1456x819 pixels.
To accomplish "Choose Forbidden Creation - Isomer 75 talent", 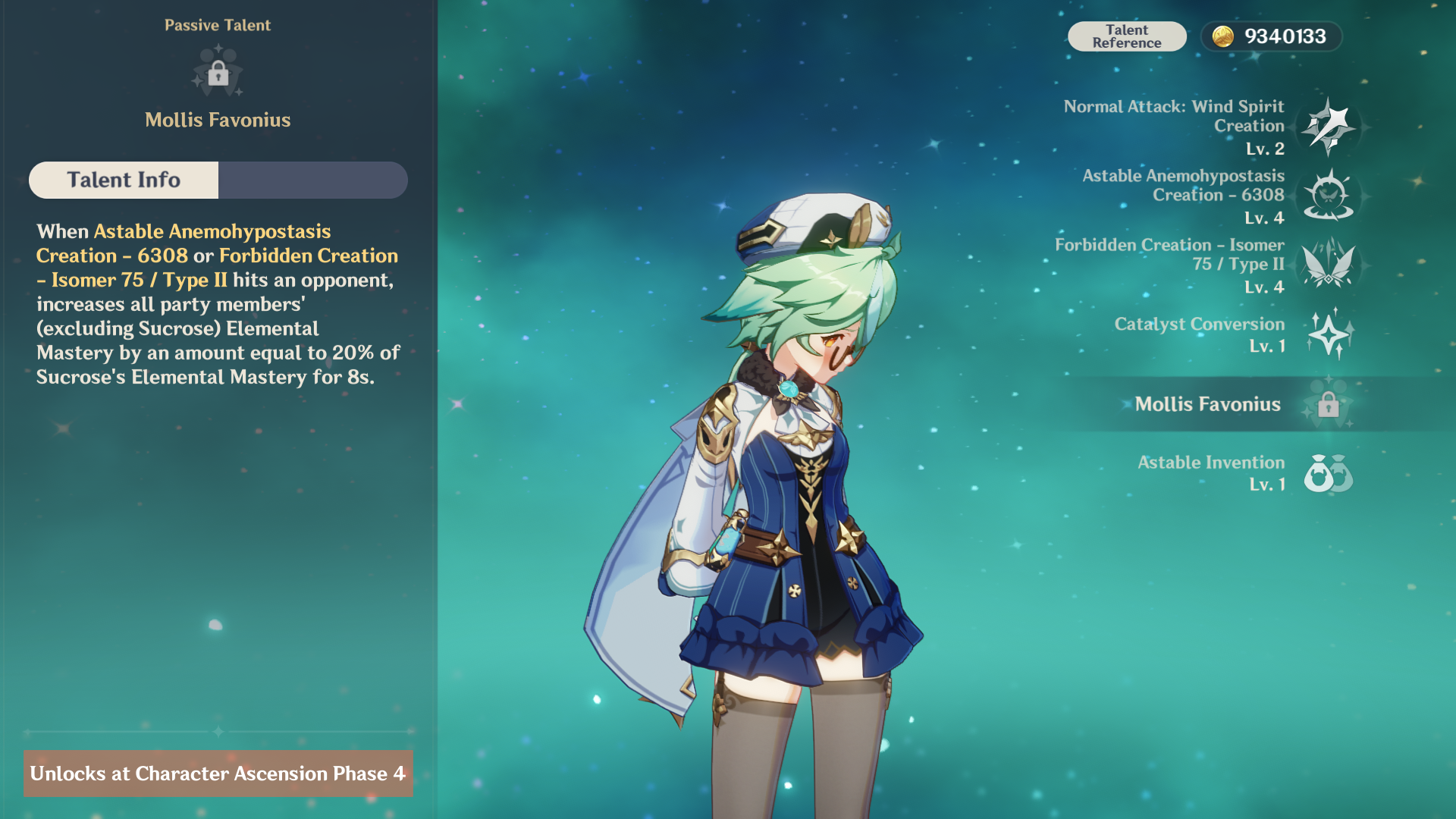I will (x=1328, y=265).
